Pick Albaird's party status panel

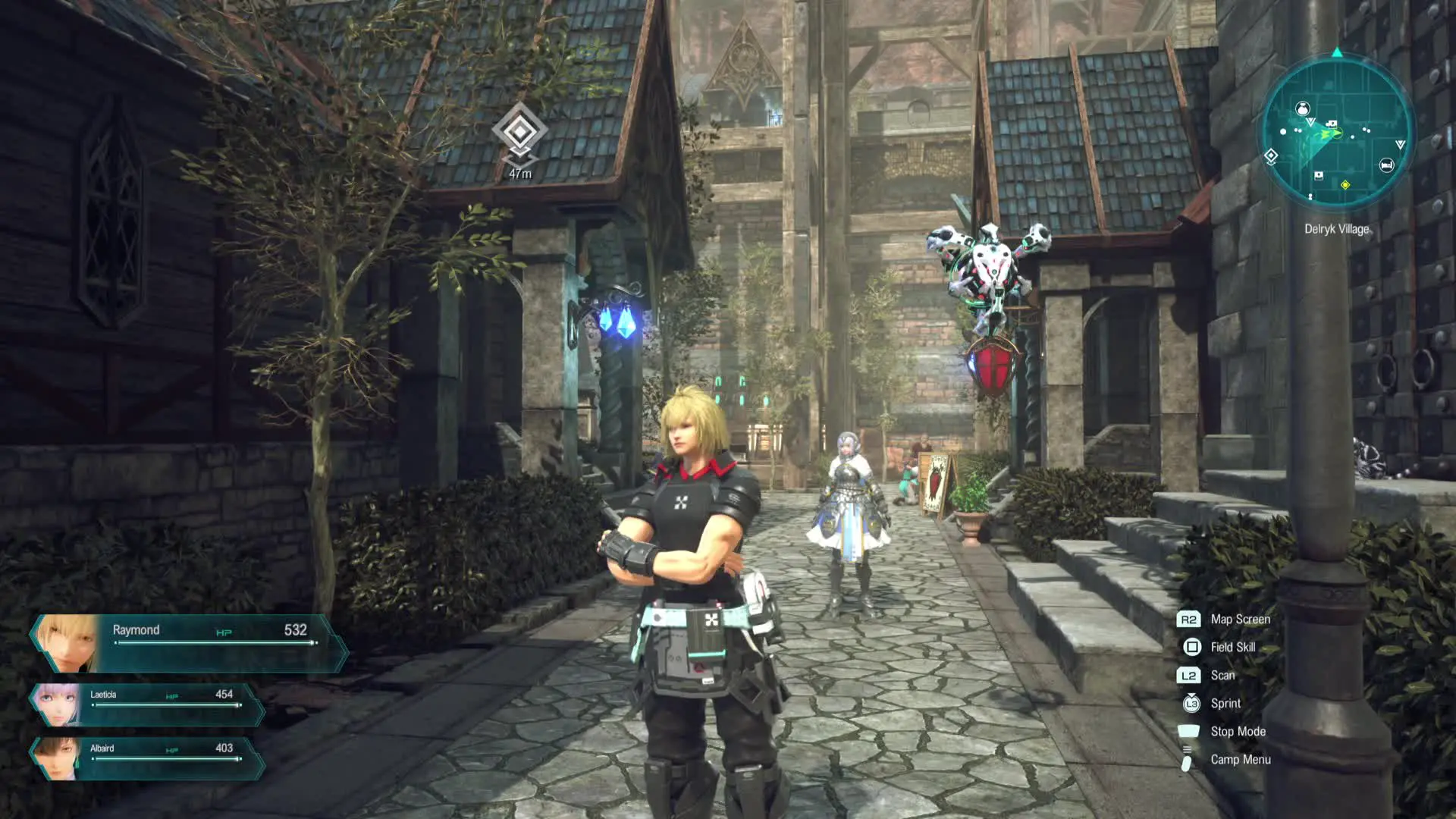tap(148, 758)
